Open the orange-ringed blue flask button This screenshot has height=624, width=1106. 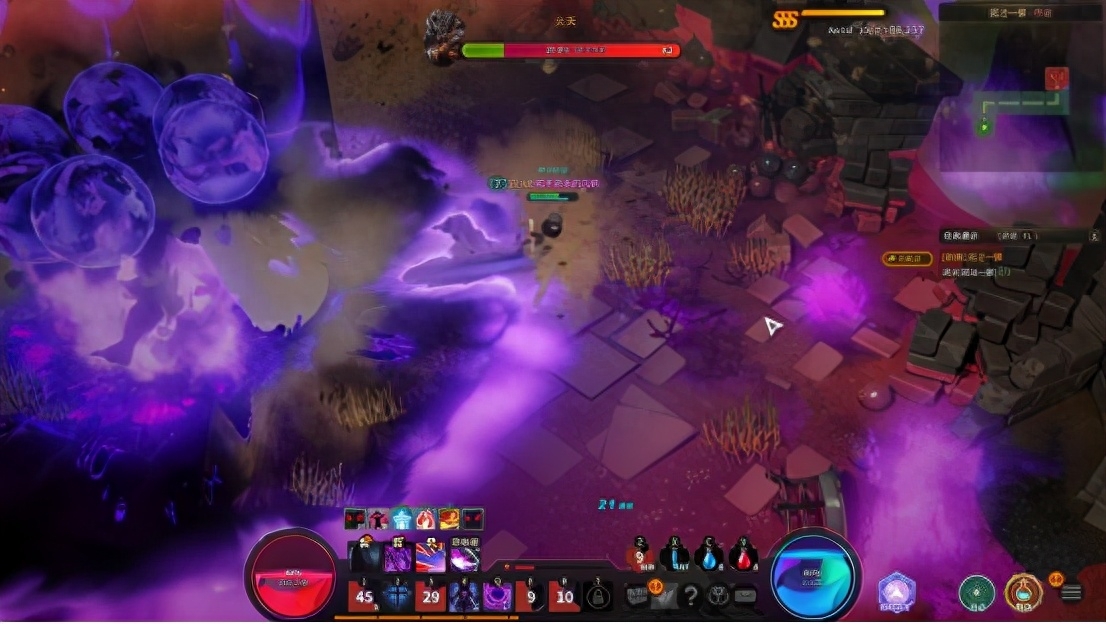tap(1023, 592)
